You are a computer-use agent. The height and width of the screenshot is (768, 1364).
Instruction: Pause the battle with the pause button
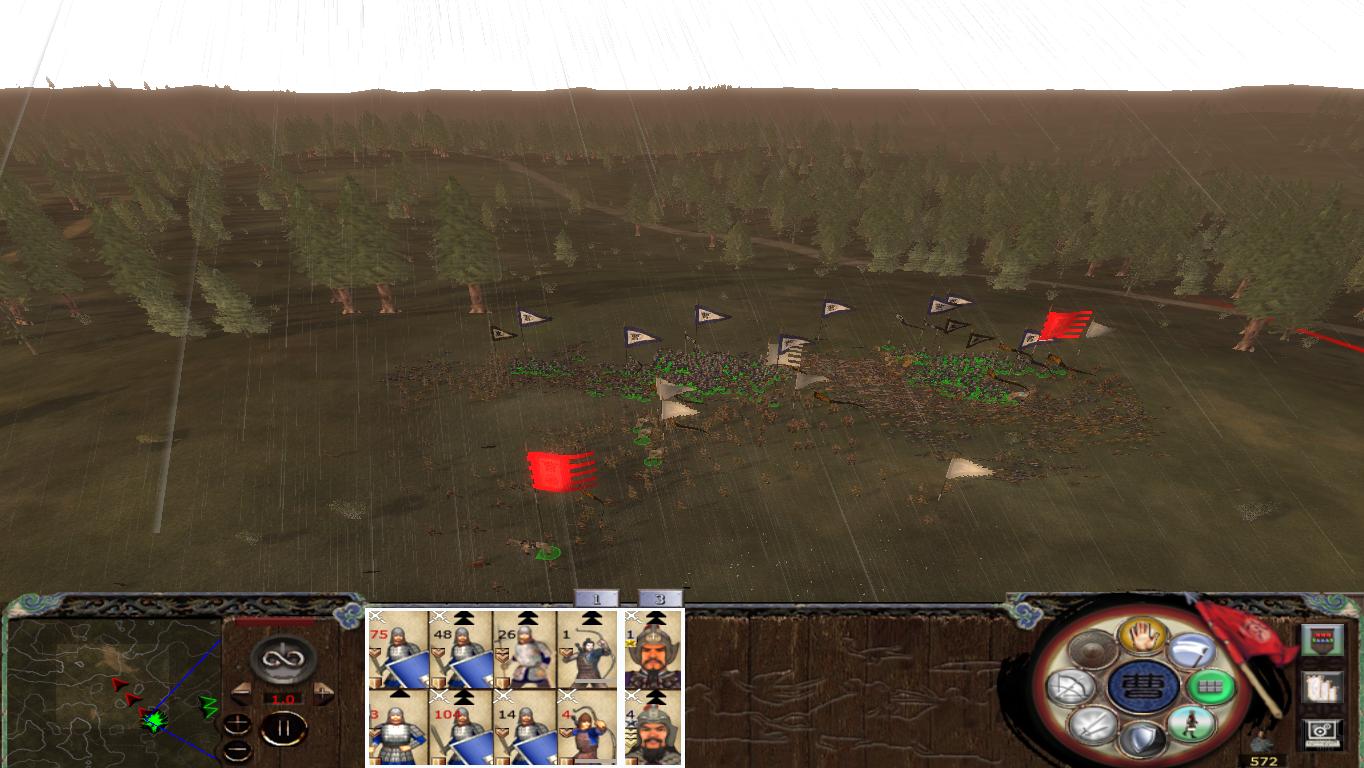pos(284,729)
